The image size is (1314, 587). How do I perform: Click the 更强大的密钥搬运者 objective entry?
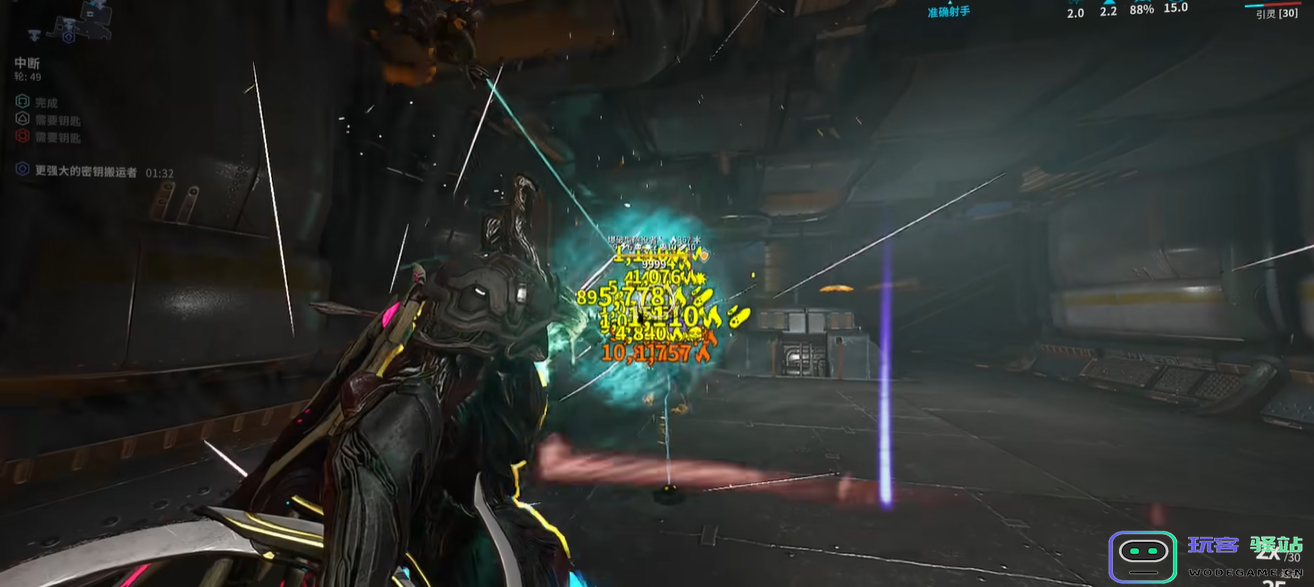[85, 172]
